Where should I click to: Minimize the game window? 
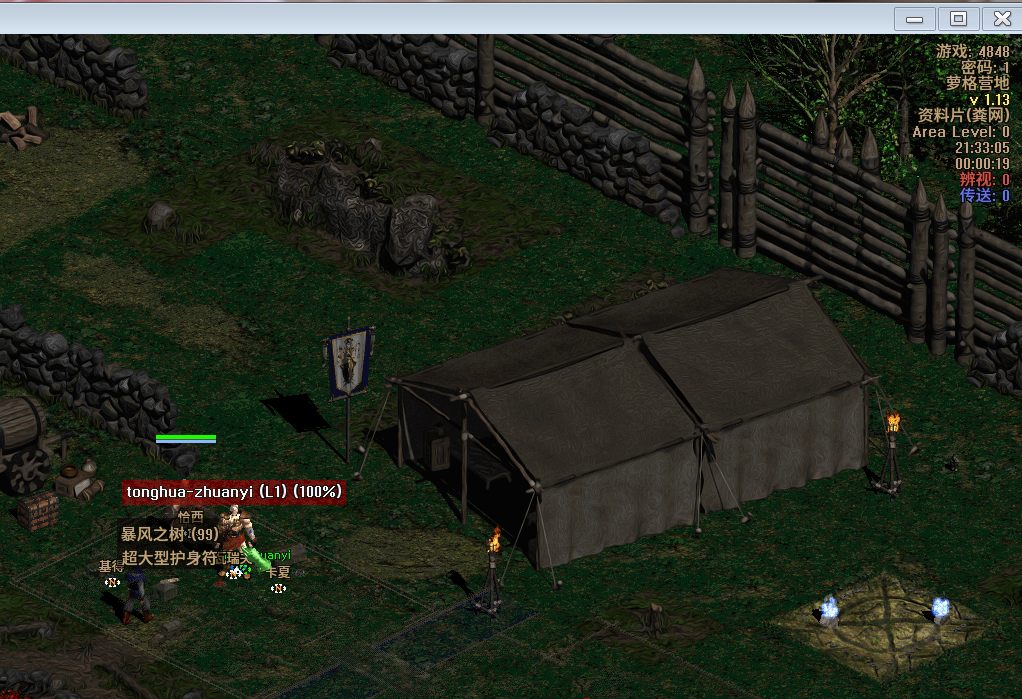tap(914, 18)
